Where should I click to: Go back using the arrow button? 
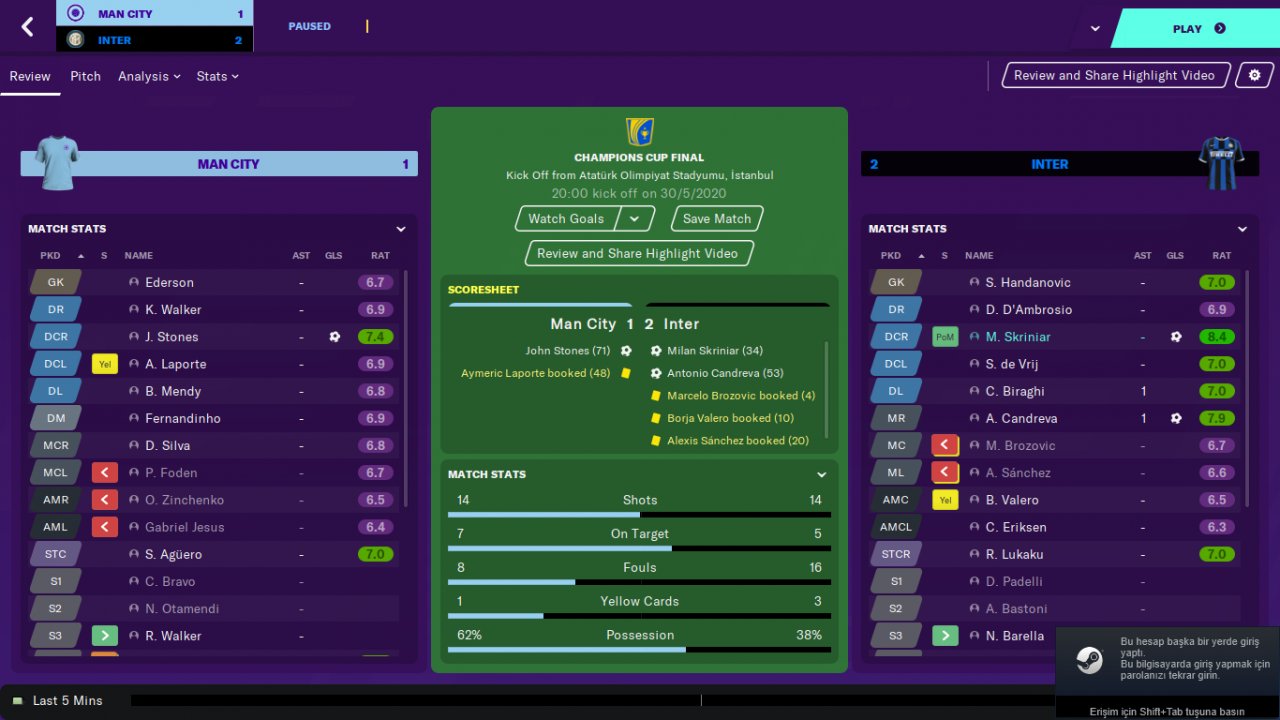tap(27, 27)
